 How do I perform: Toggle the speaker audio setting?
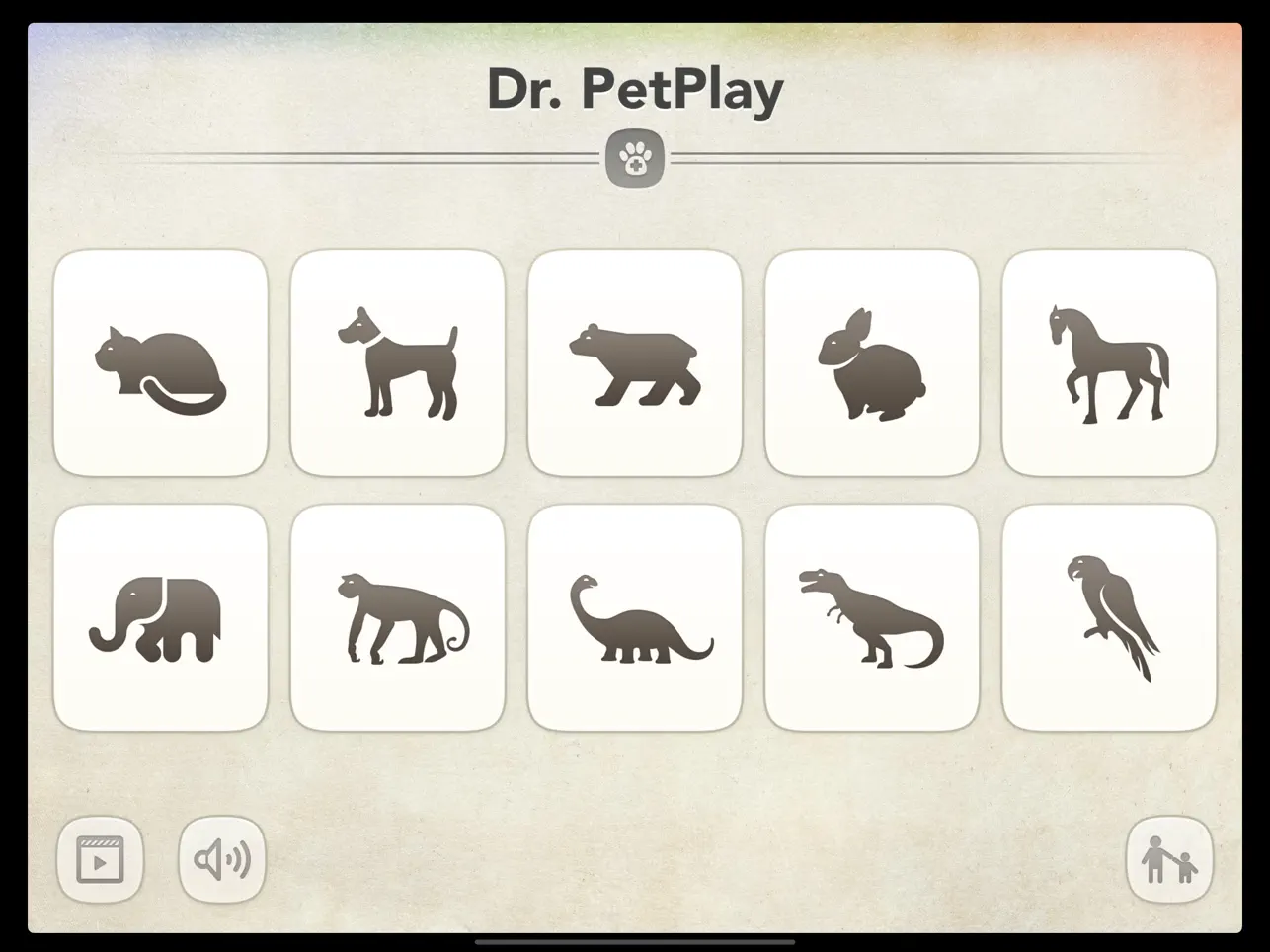(x=221, y=859)
